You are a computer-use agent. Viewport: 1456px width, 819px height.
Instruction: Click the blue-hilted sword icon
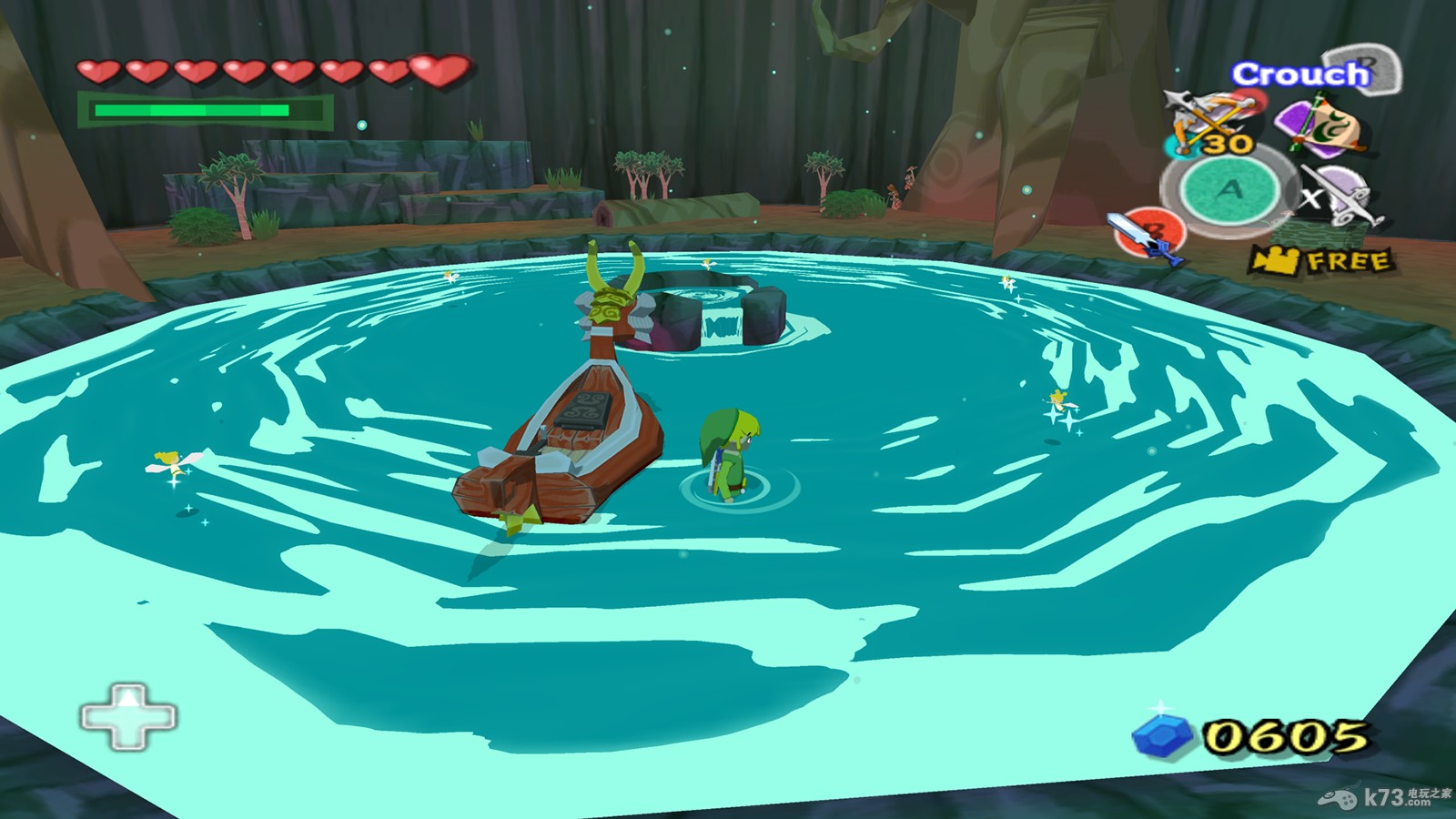(x=1147, y=237)
